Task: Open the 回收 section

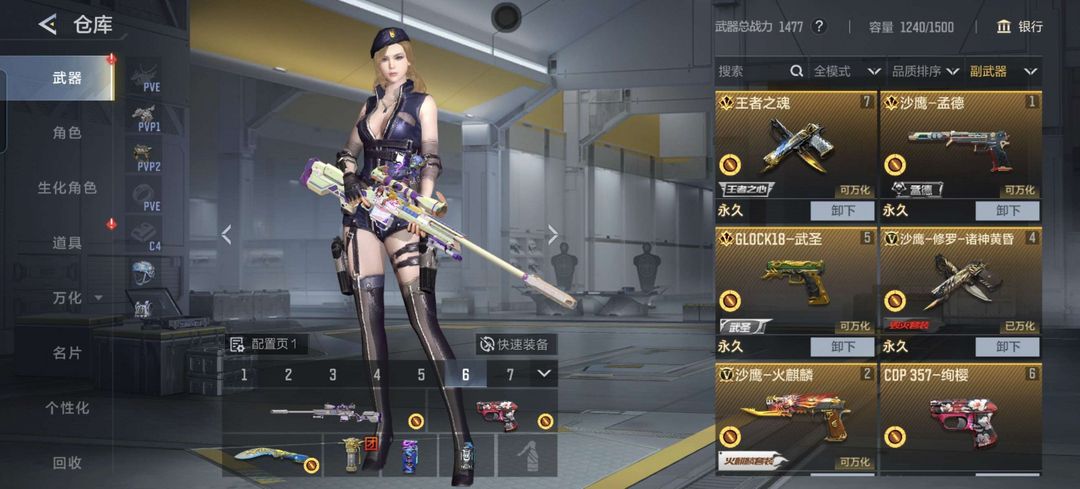Action: (67, 462)
